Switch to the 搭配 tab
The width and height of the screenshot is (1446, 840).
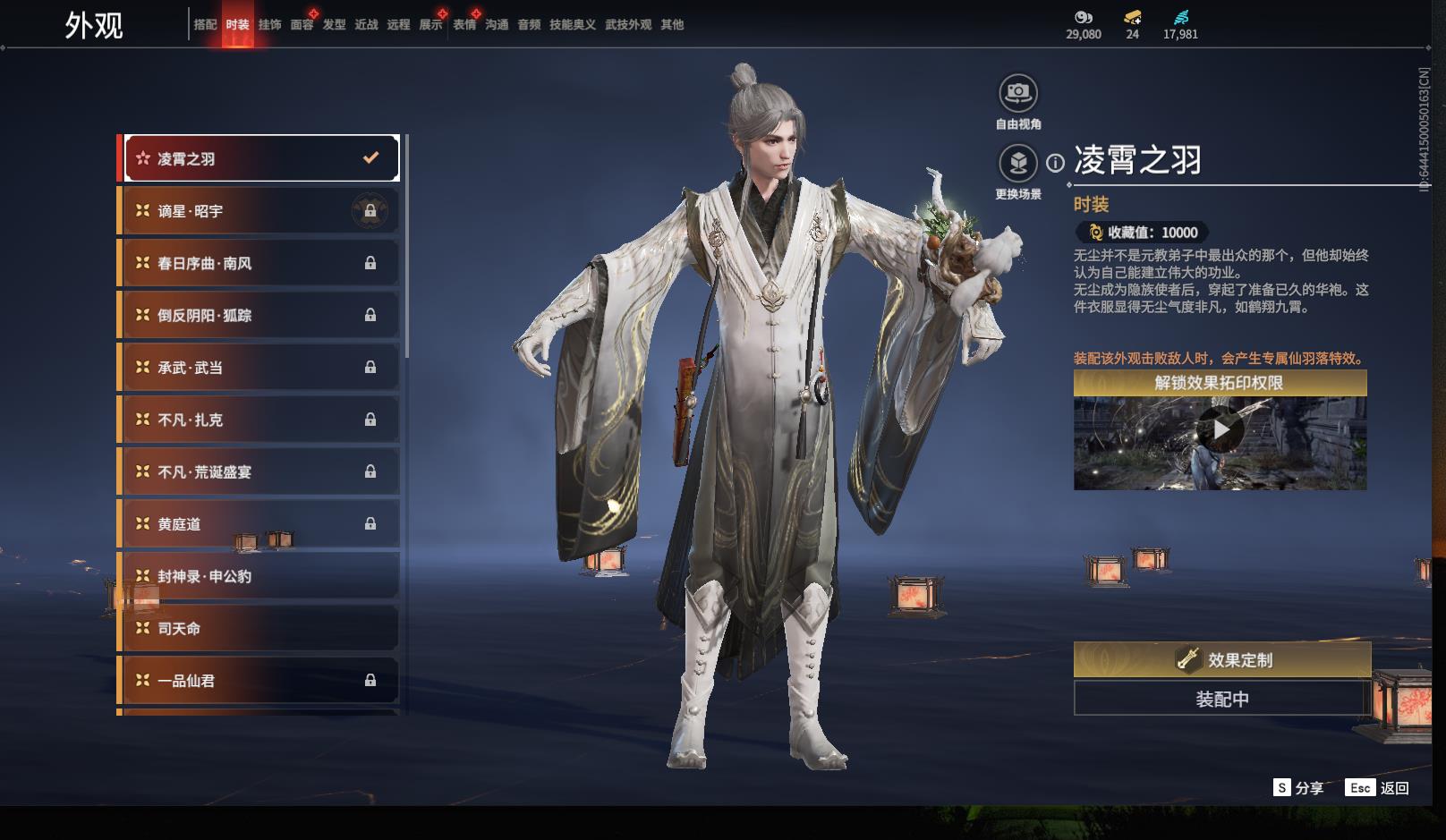tap(205, 25)
